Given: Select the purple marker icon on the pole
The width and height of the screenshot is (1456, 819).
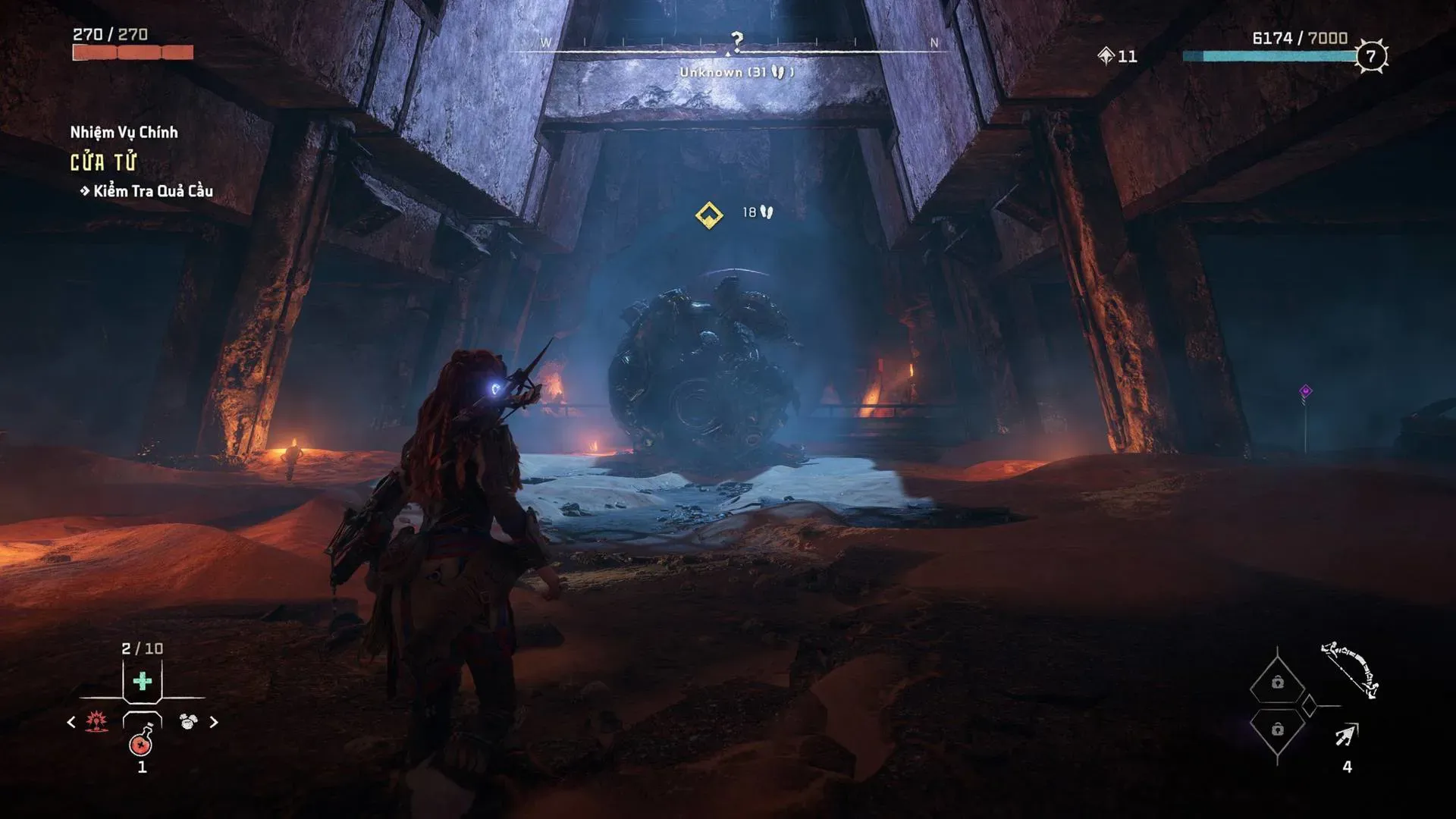Looking at the screenshot, I should point(1305,391).
